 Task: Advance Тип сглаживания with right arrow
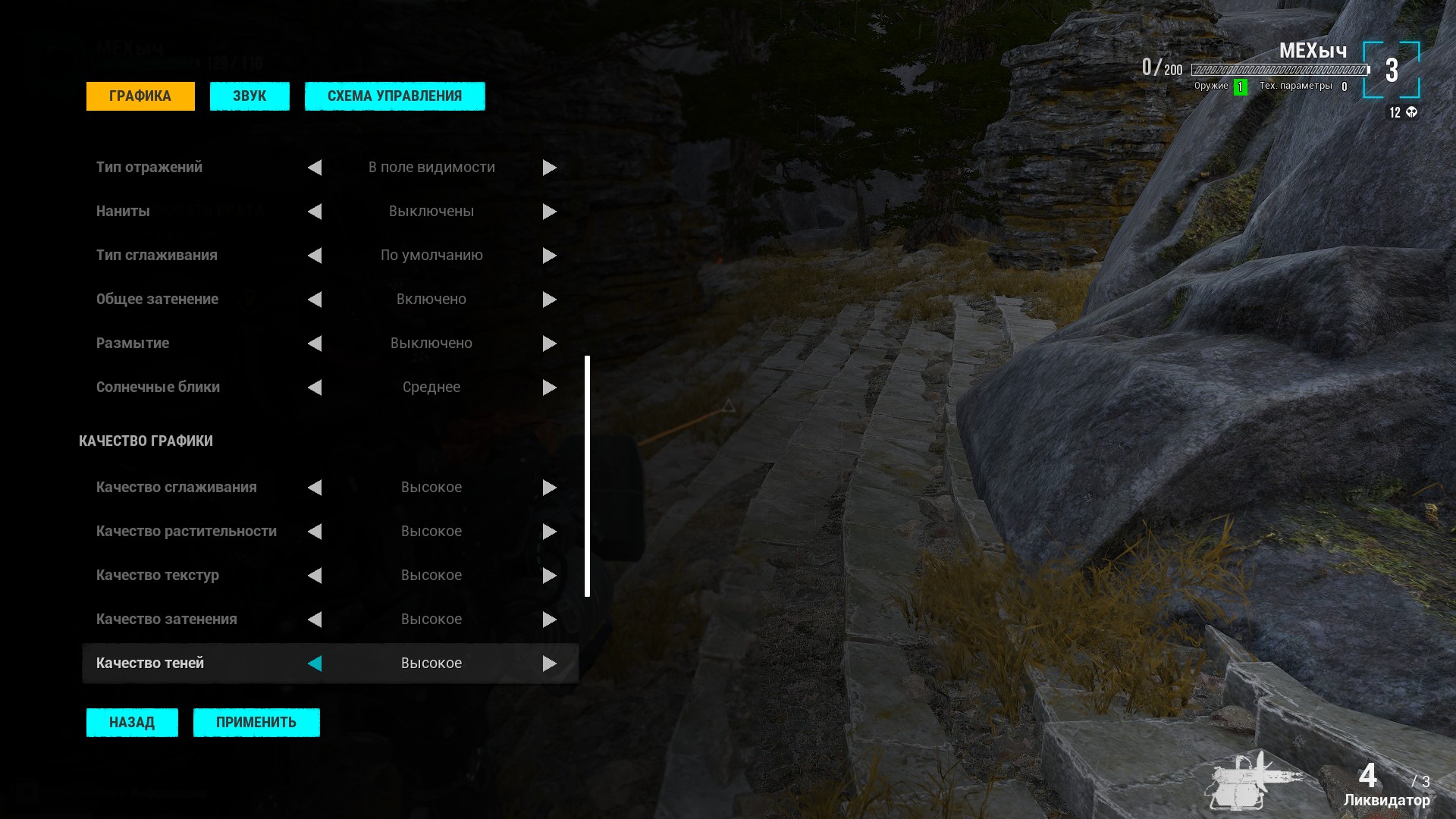(x=550, y=256)
